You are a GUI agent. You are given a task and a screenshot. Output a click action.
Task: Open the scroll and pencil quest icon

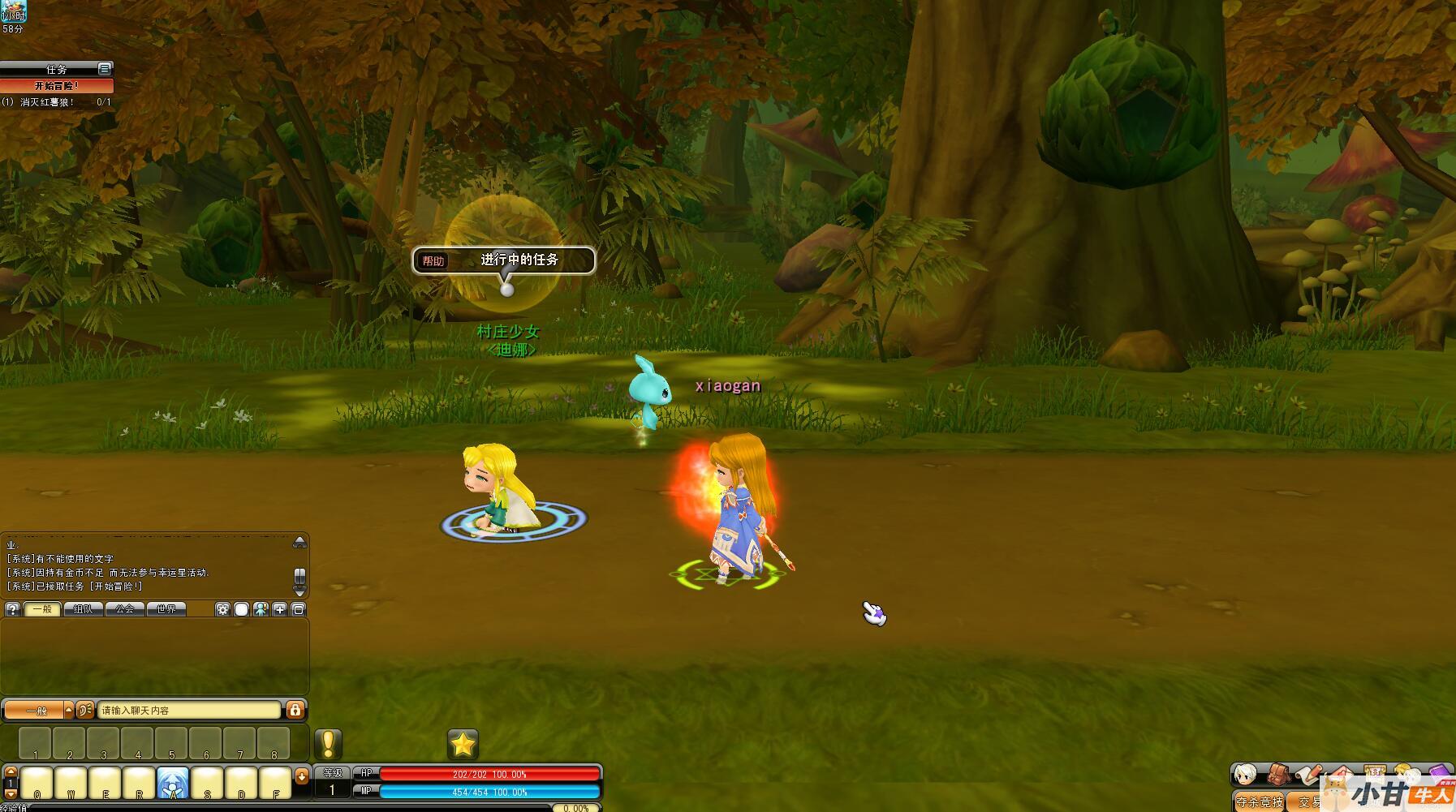pos(1308,775)
